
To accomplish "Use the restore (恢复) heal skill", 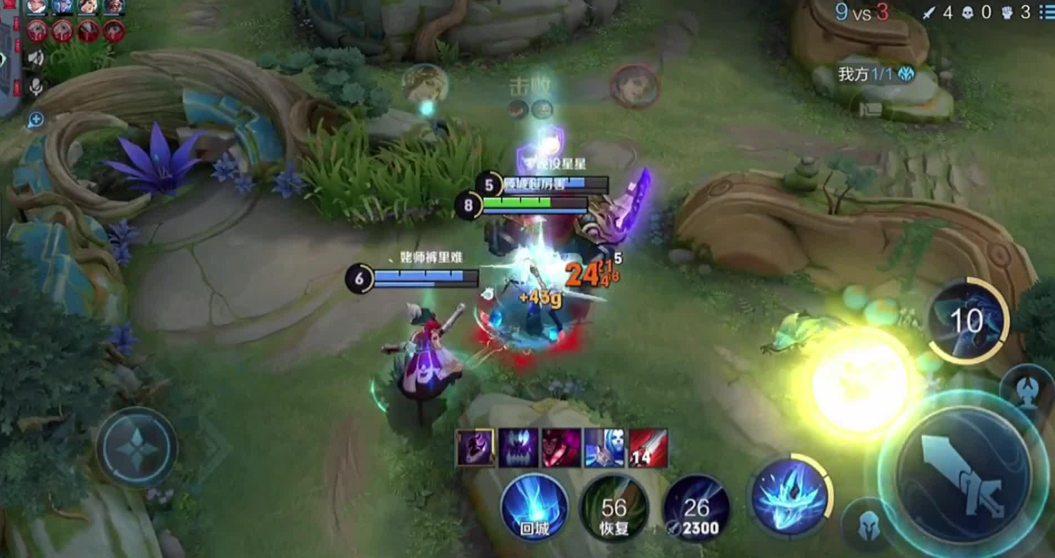I will [x=614, y=509].
